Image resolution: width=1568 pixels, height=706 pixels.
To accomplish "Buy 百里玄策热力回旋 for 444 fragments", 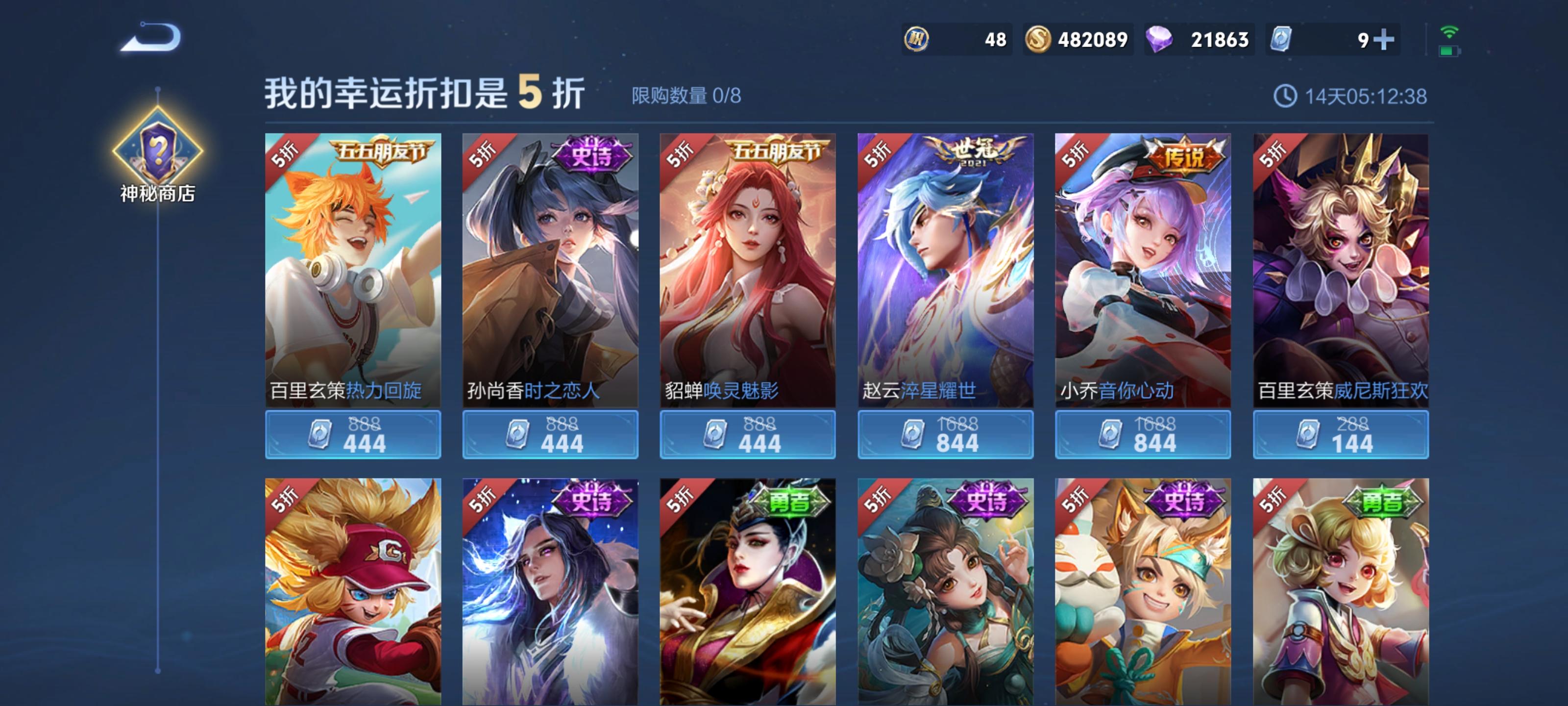I will coord(353,434).
